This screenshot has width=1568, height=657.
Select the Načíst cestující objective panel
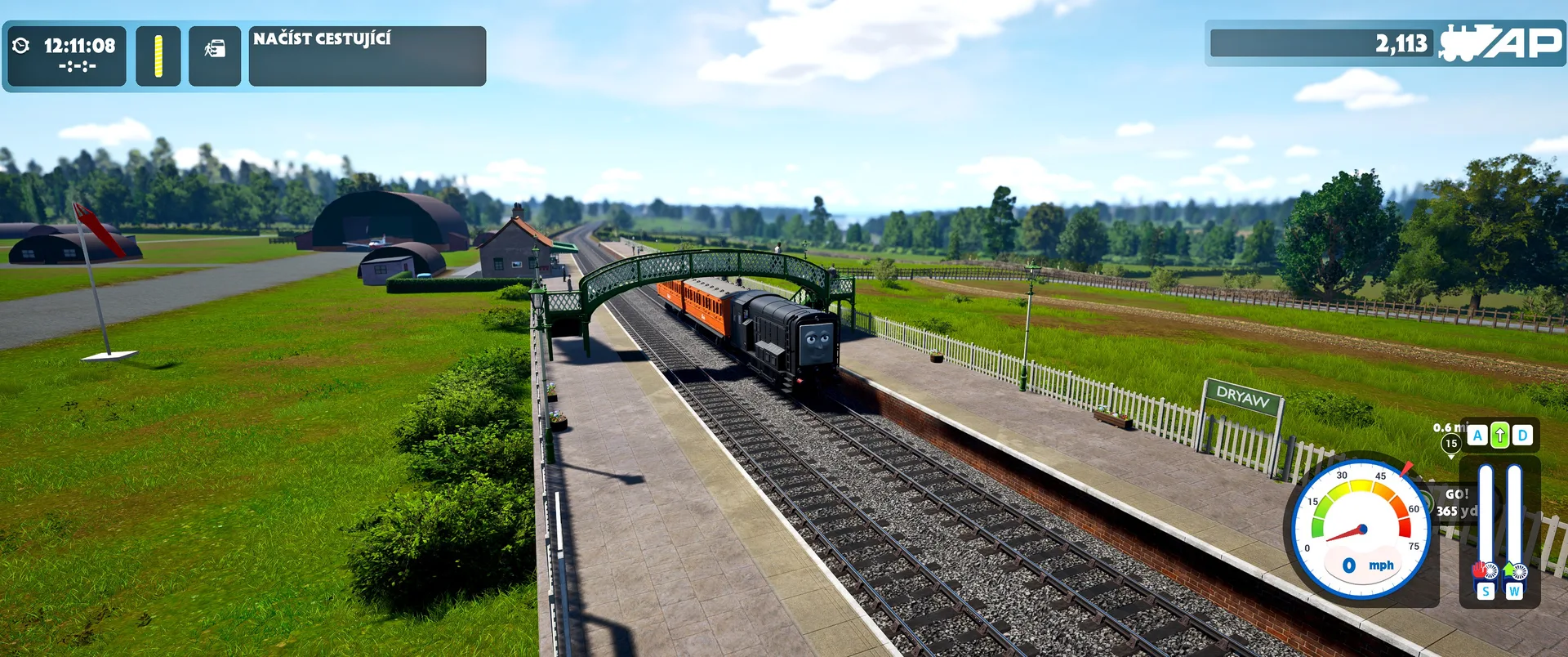[367, 56]
